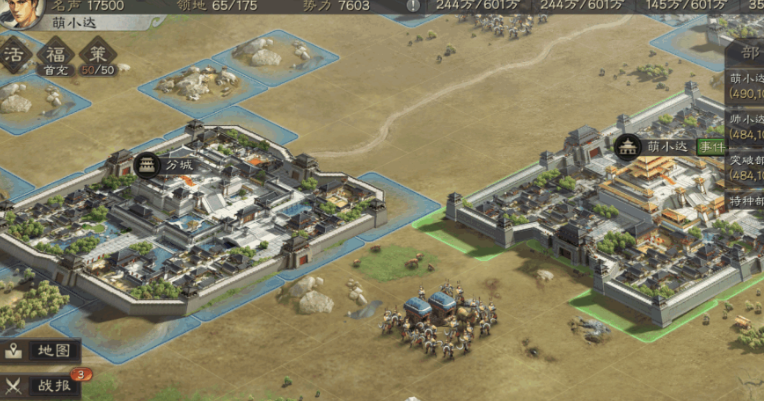The image size is (764, 401).
Task: Open the 战报 battle reports
Action: tap(42, 385)
